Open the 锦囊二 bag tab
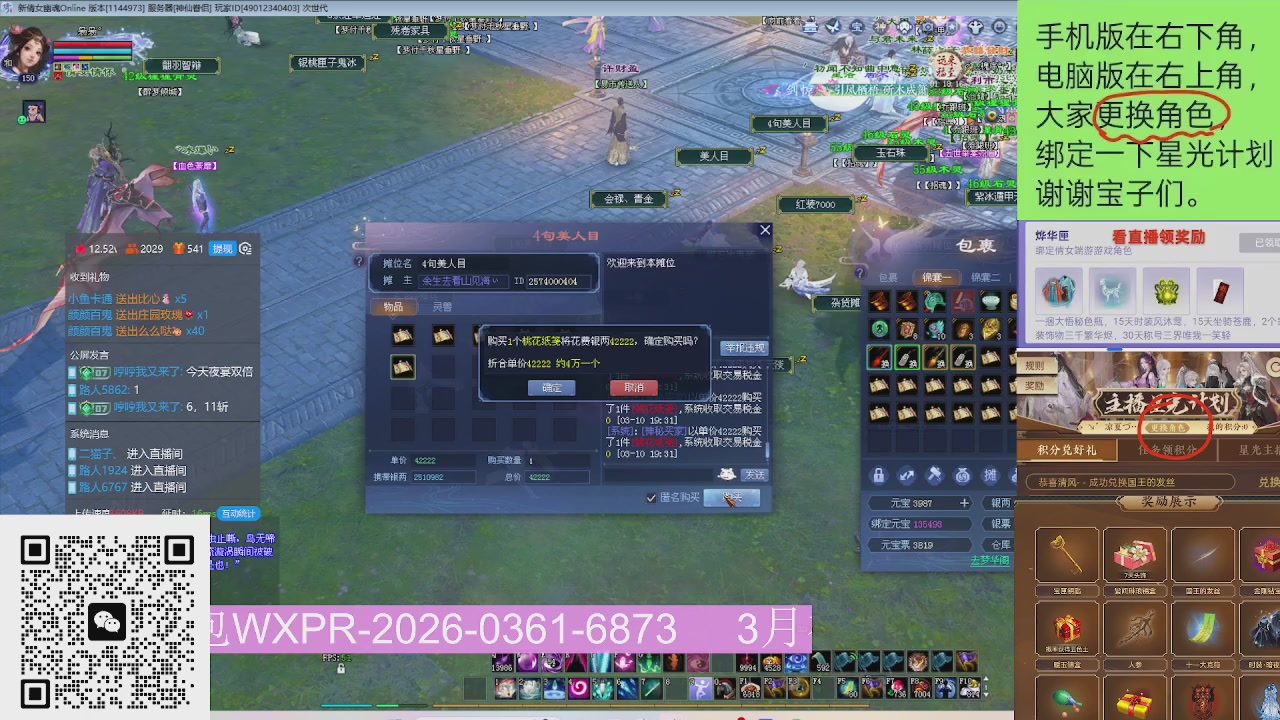The width and height of the screenshot is (1280, 720). [986, 277]
